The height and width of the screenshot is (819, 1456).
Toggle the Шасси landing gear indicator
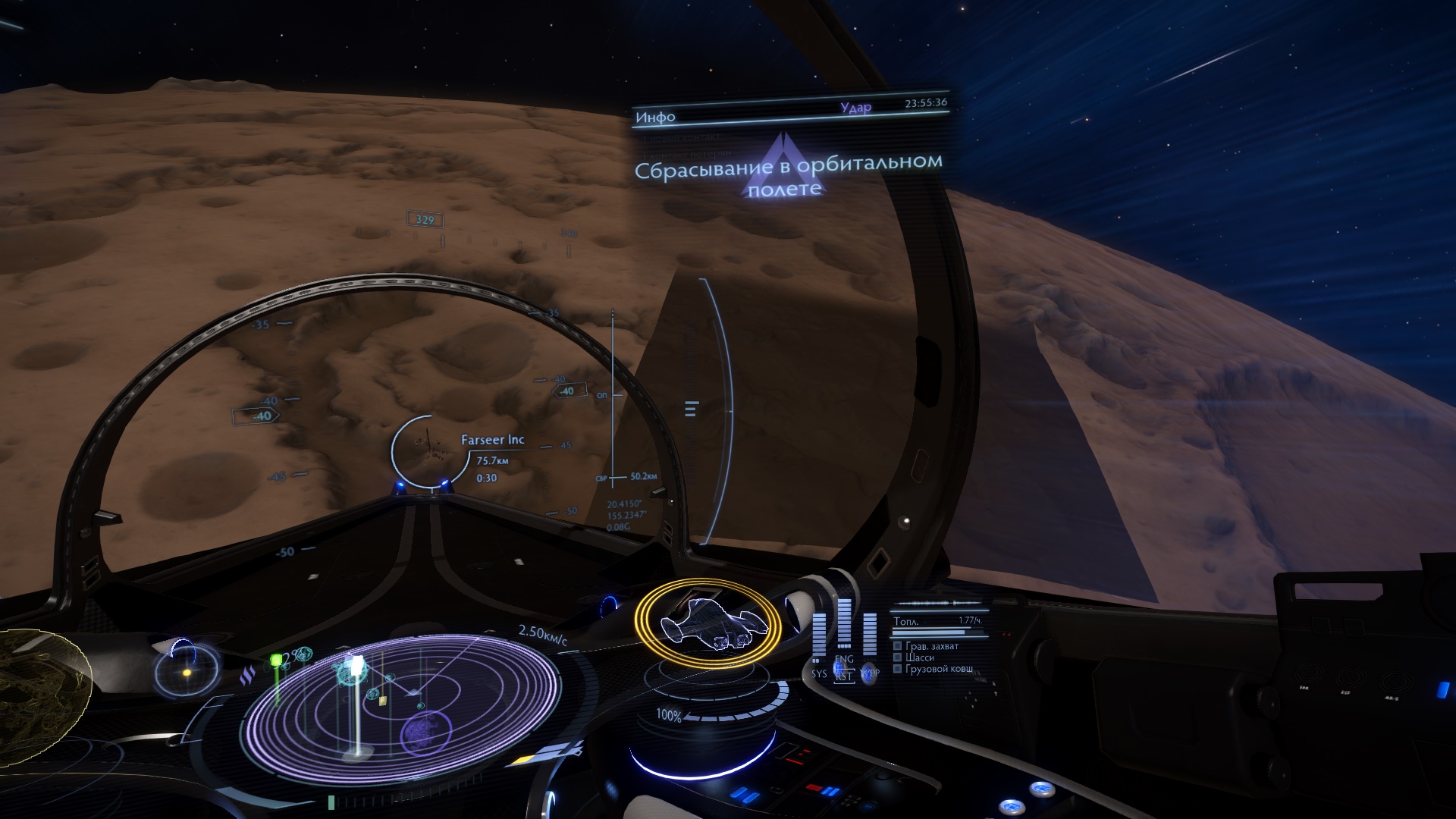pyautogui.click(x=897, y=657)
